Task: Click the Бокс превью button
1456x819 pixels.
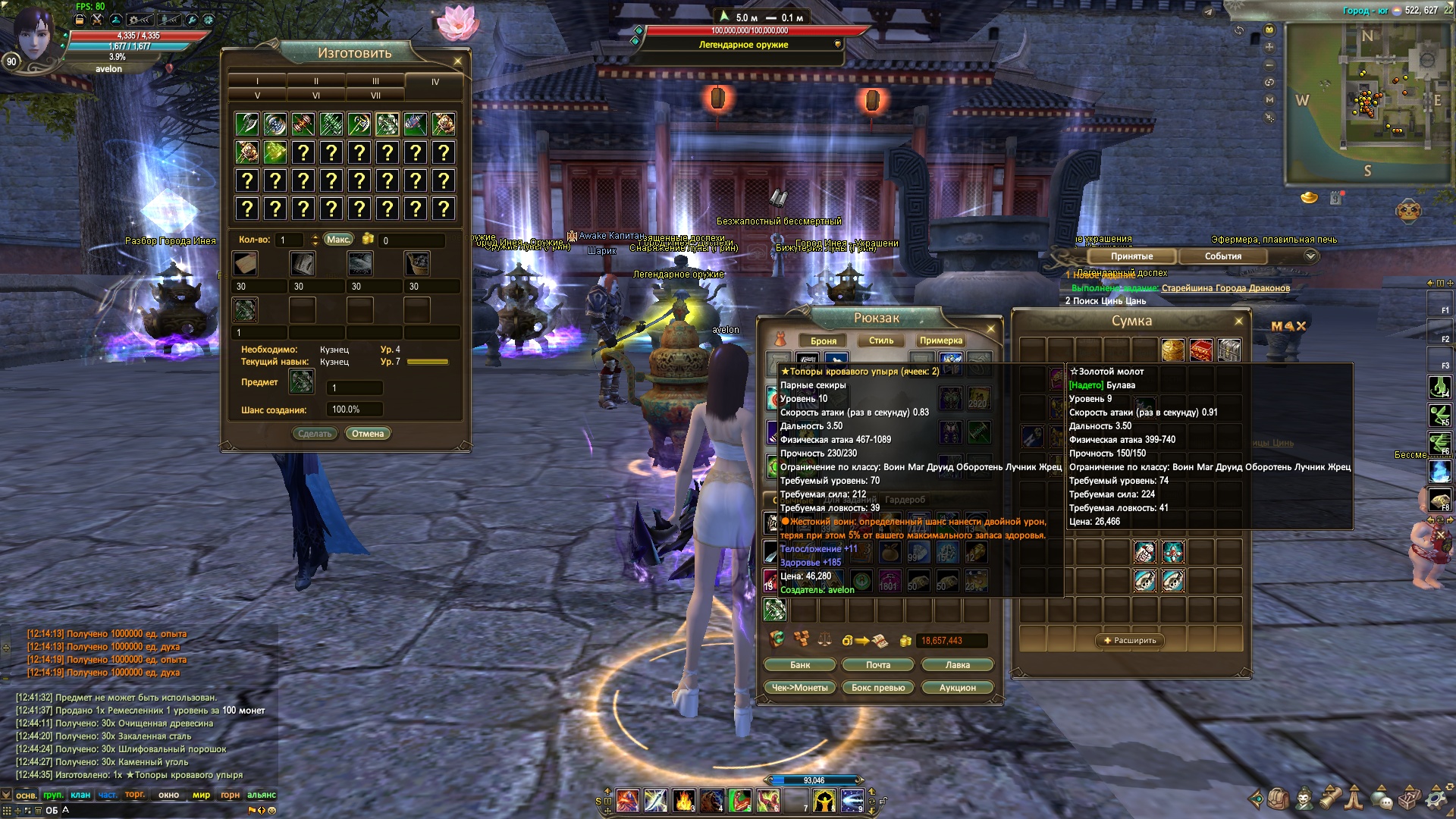Action: click(878, 688)
